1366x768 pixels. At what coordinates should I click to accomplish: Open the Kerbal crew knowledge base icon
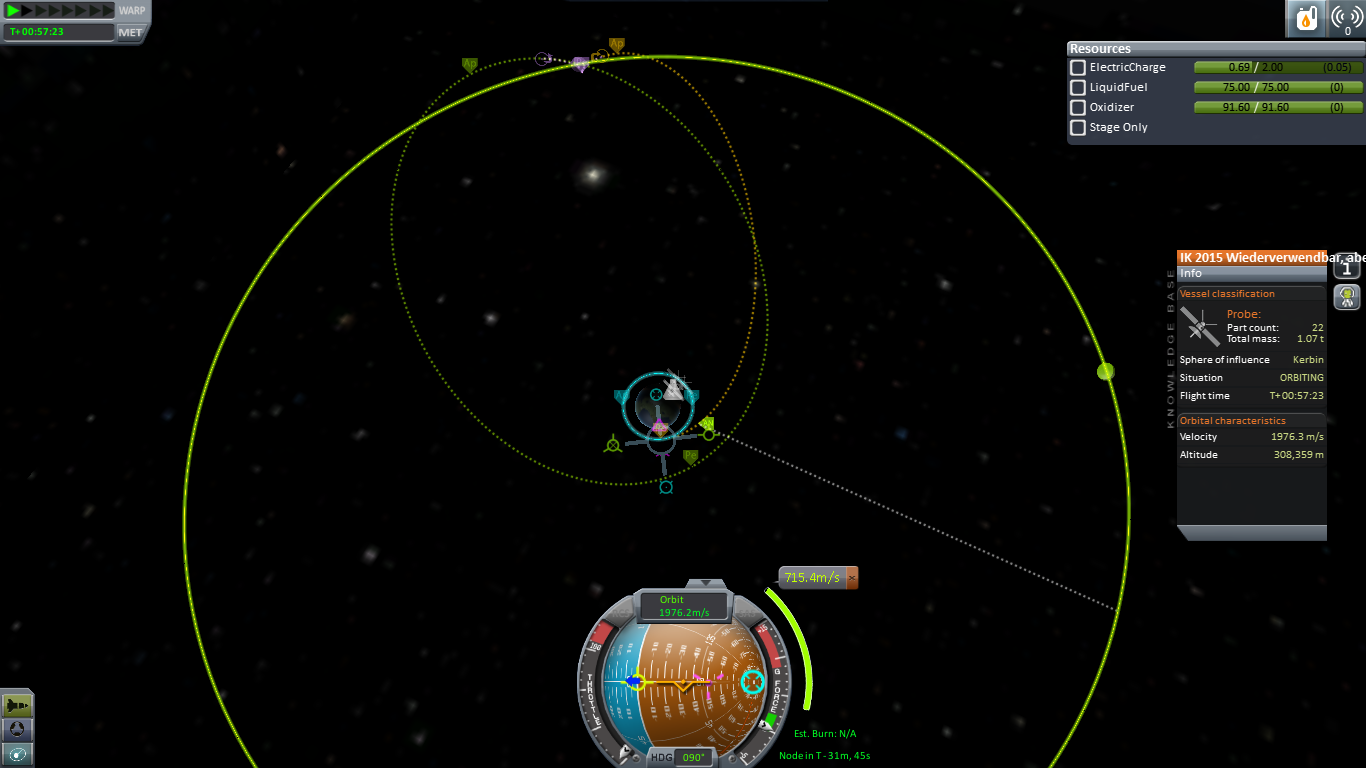[x=1347, y=297]
